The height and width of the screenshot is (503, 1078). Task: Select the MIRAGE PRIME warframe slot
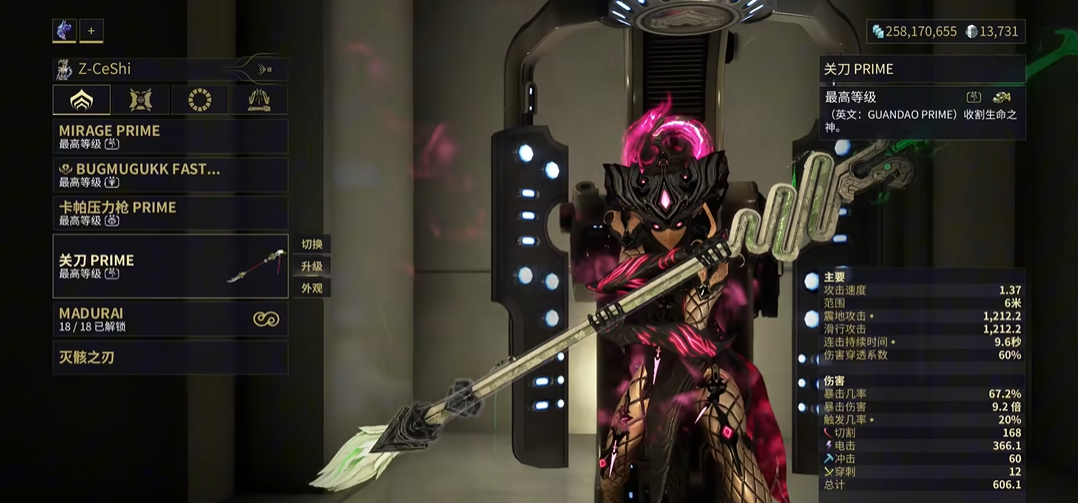tap(170, 137)
